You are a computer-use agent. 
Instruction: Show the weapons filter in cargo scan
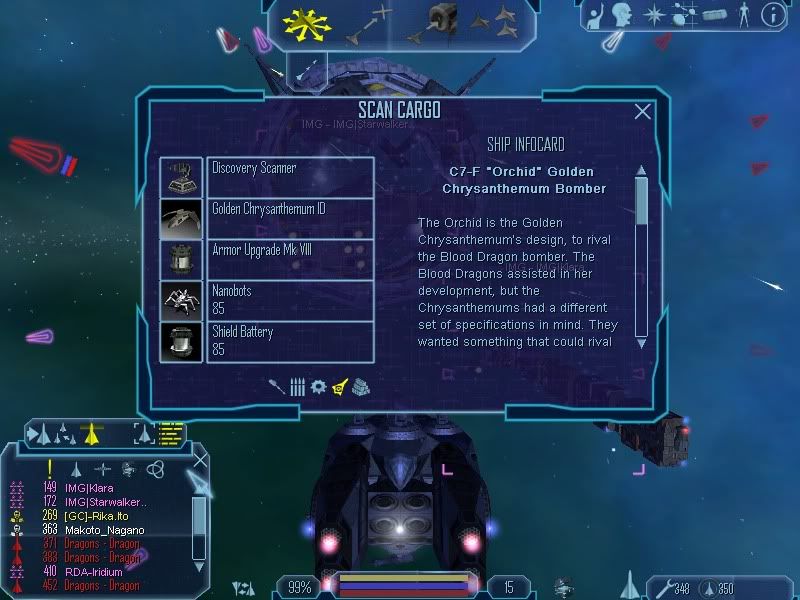pyautogui.click(x=276, y=386)
